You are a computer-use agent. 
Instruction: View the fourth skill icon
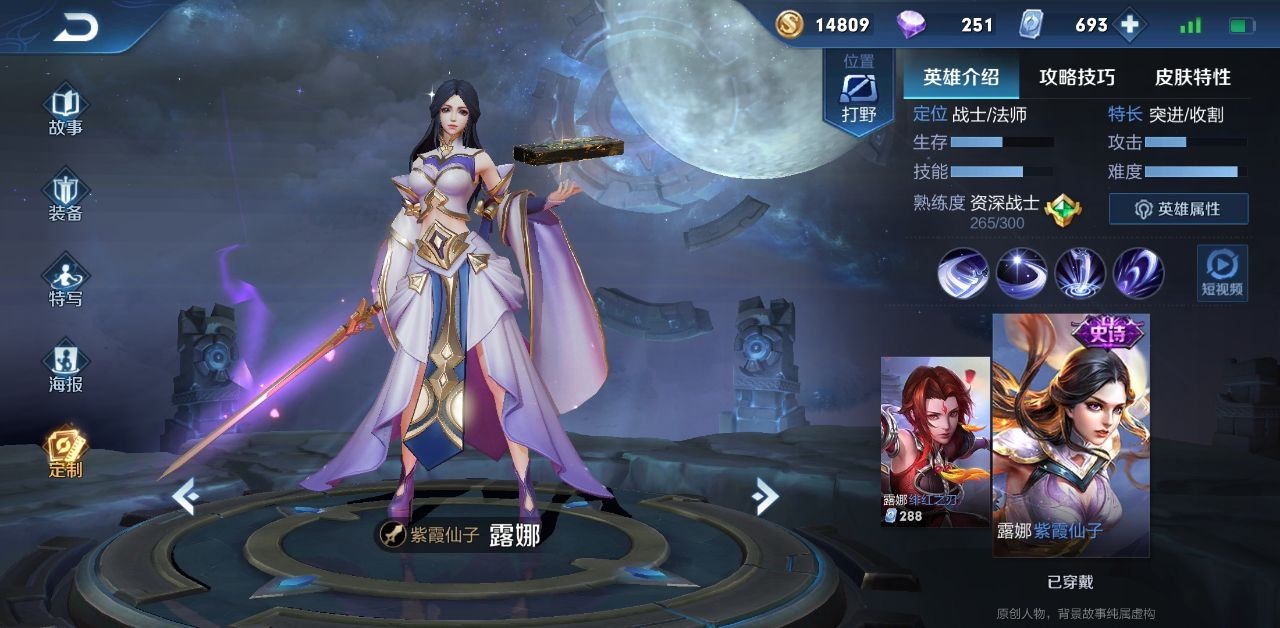click(1138, 272)
